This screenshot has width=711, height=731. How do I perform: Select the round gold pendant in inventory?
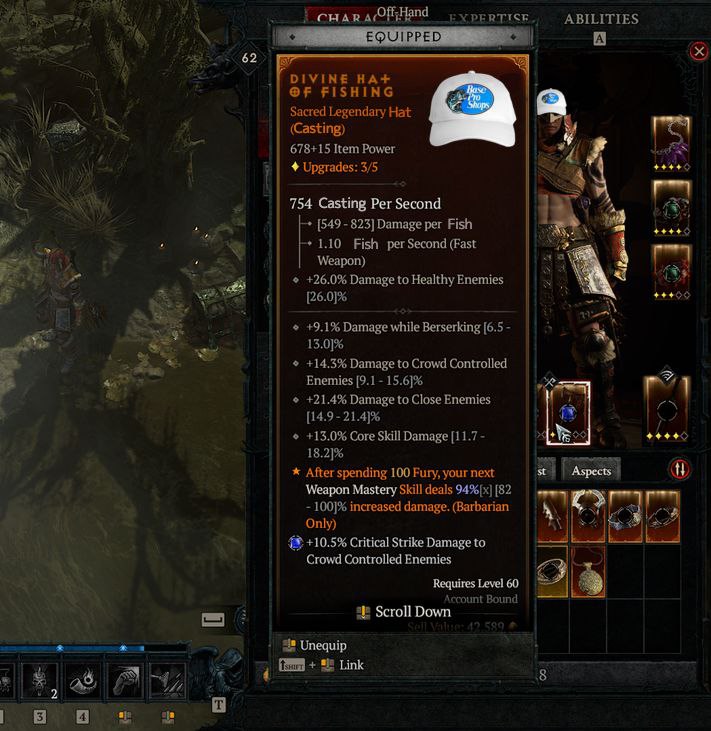click(x=588, y=571)
